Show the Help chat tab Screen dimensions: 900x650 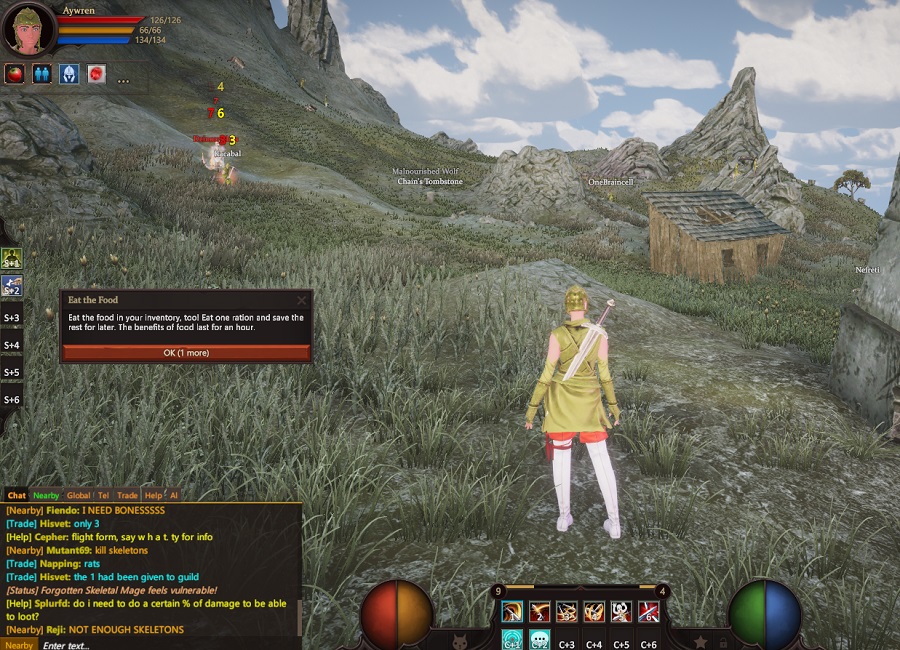[152, 495]
